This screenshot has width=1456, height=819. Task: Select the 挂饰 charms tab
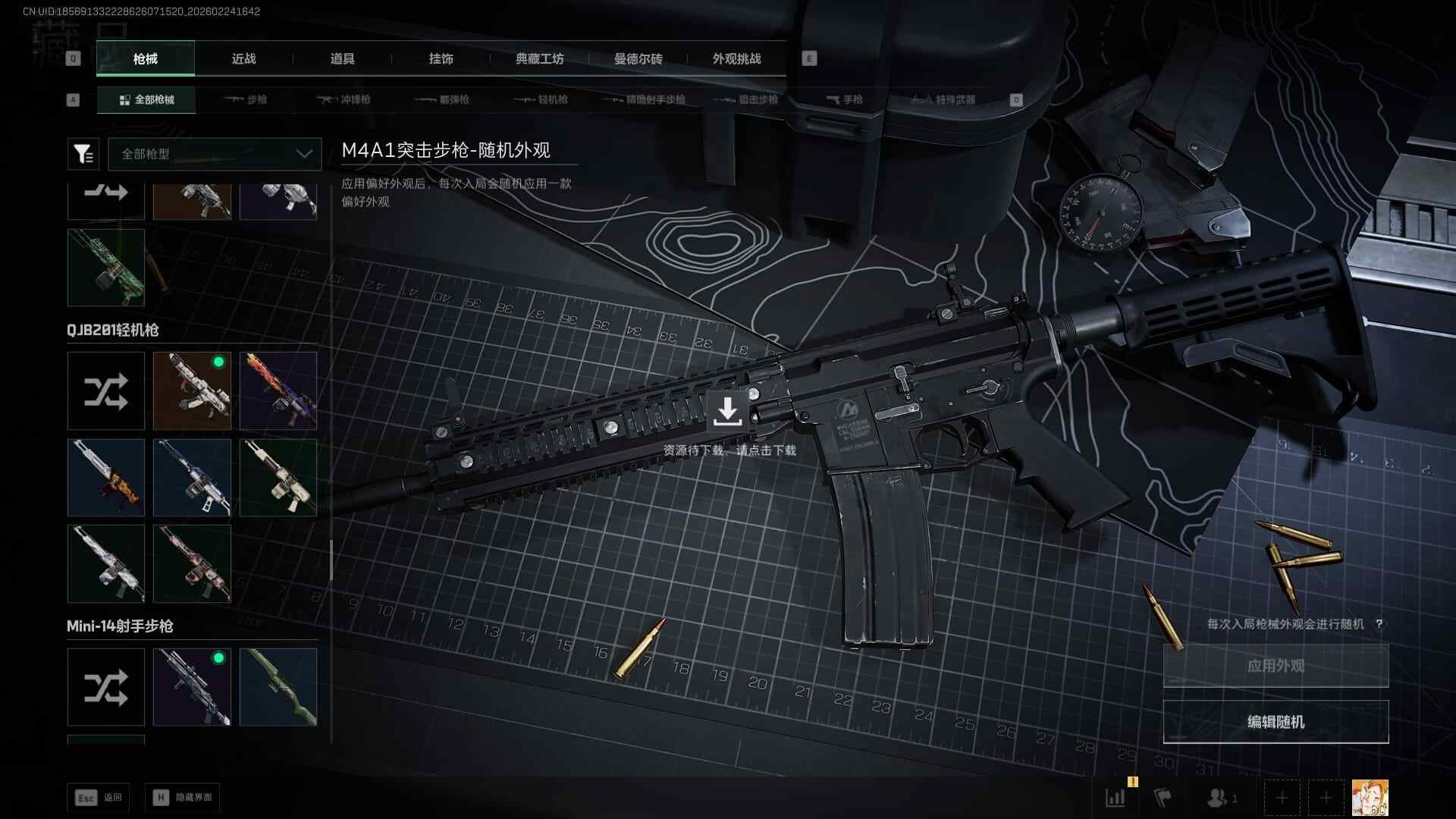point(441,58)
